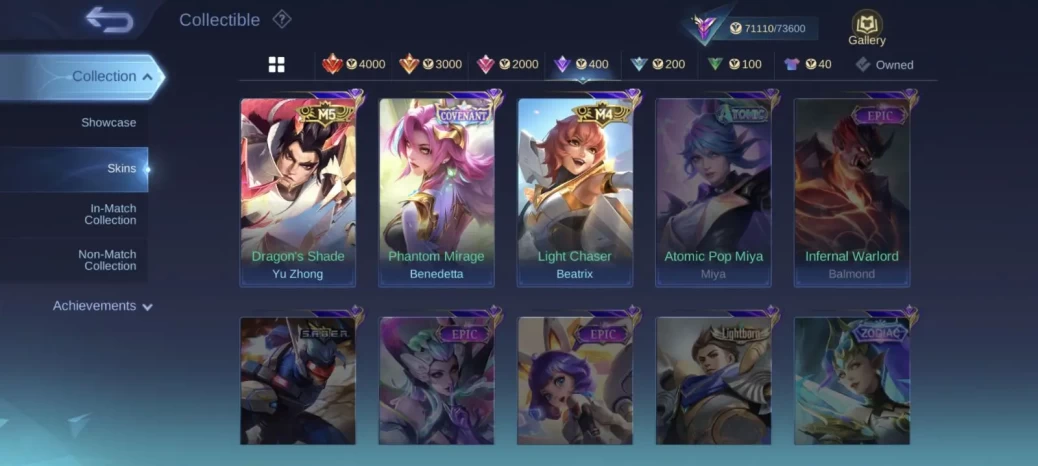Screen dimensions: 1038x466
Task: Open In-Match Collection
Action: coord(110,214)
